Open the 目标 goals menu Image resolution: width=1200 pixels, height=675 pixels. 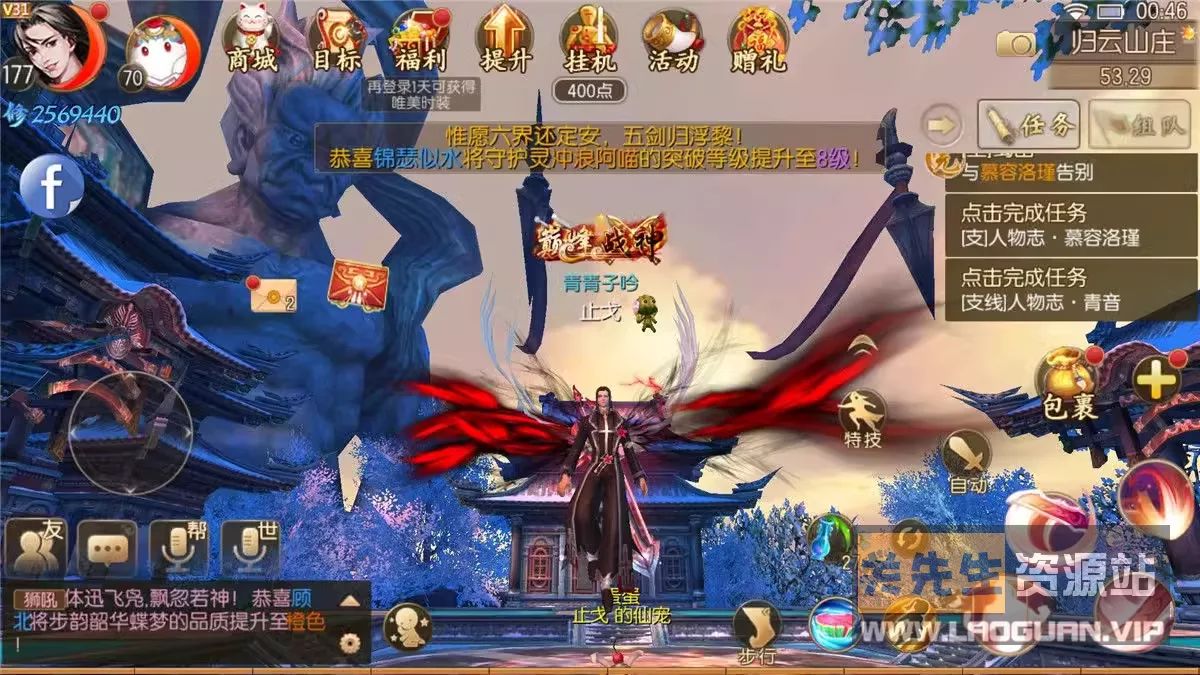click(336, 40)
